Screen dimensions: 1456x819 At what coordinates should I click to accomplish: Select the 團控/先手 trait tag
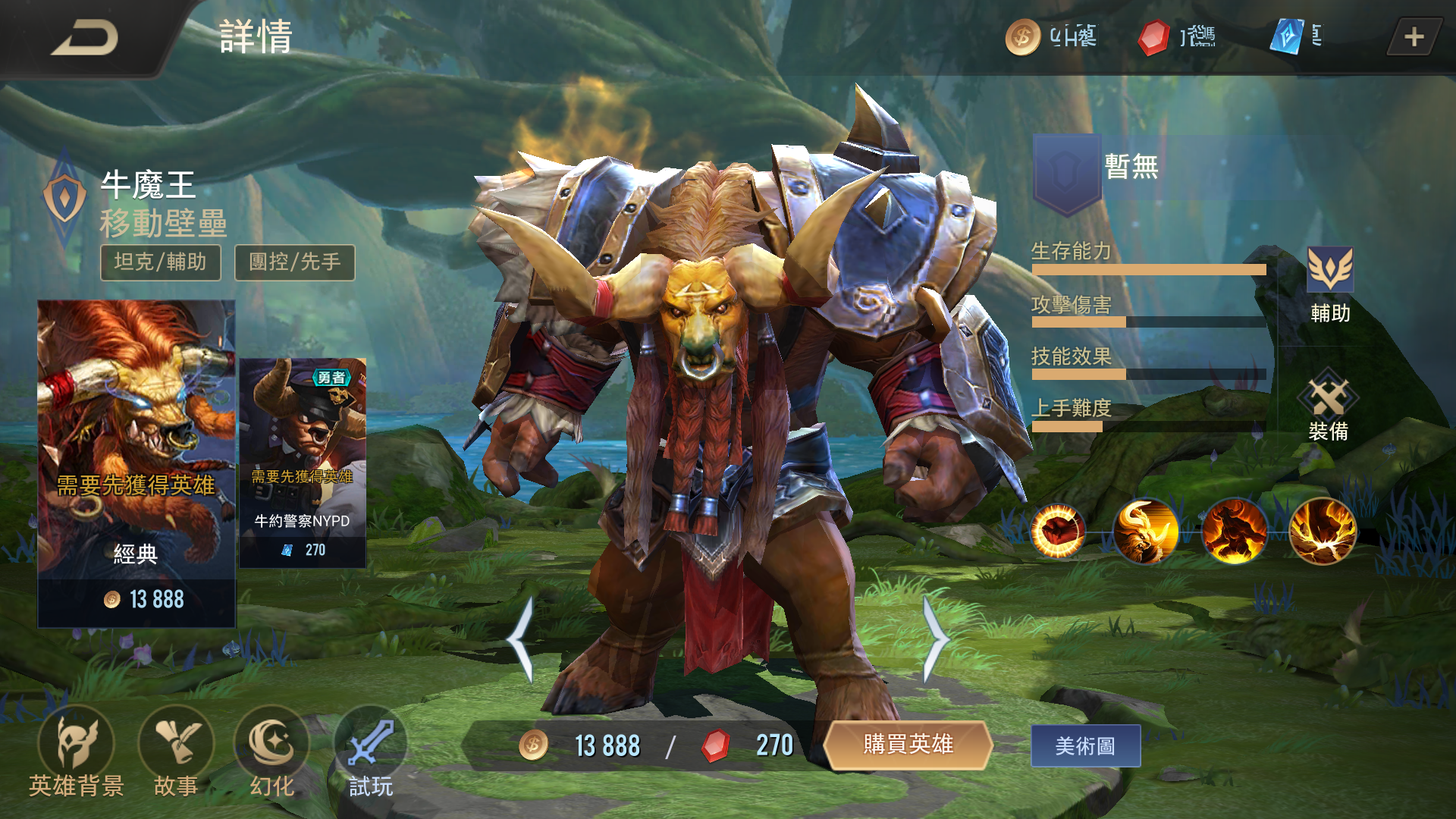295,262
